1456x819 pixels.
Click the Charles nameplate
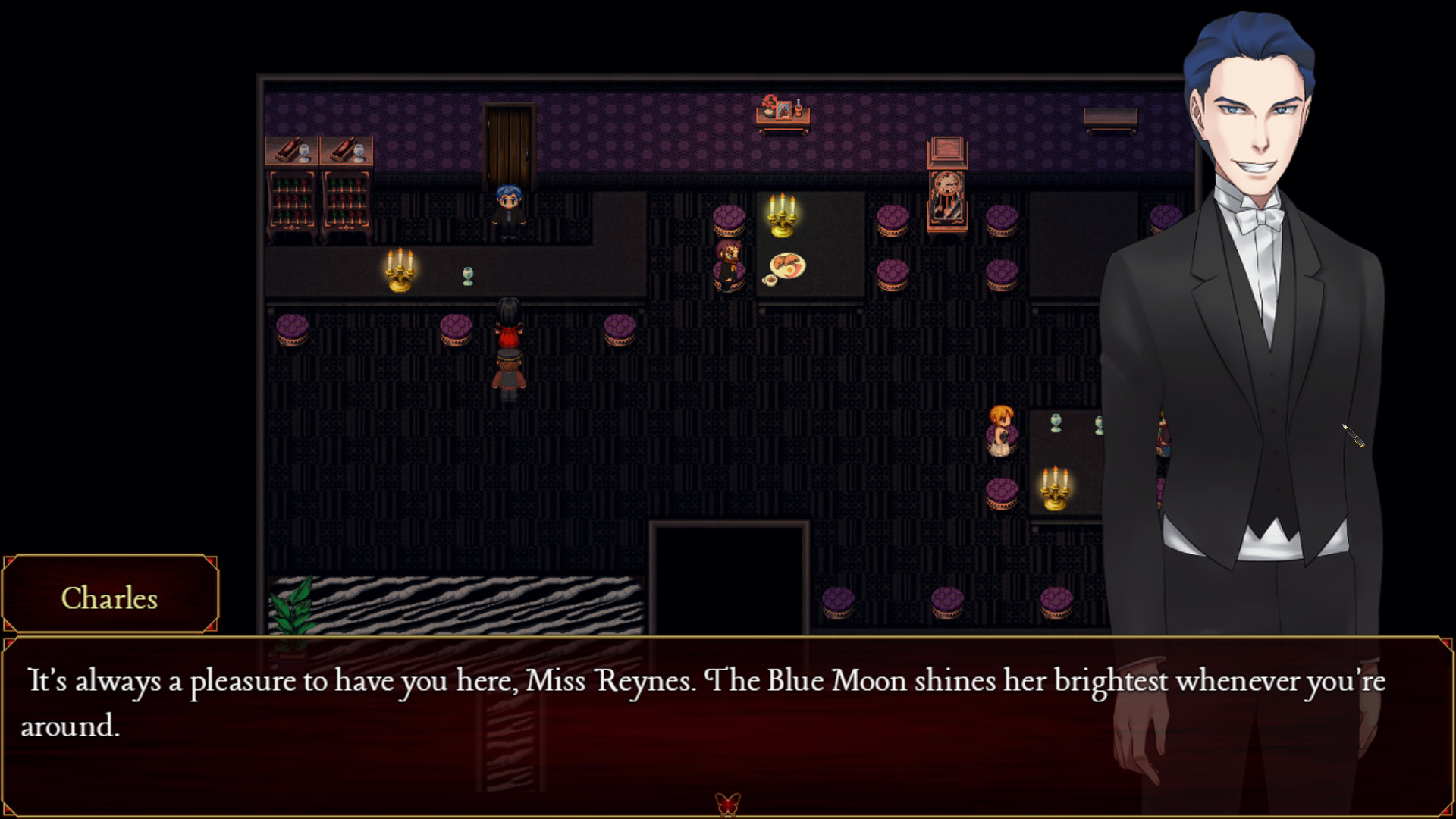[110, 599]
